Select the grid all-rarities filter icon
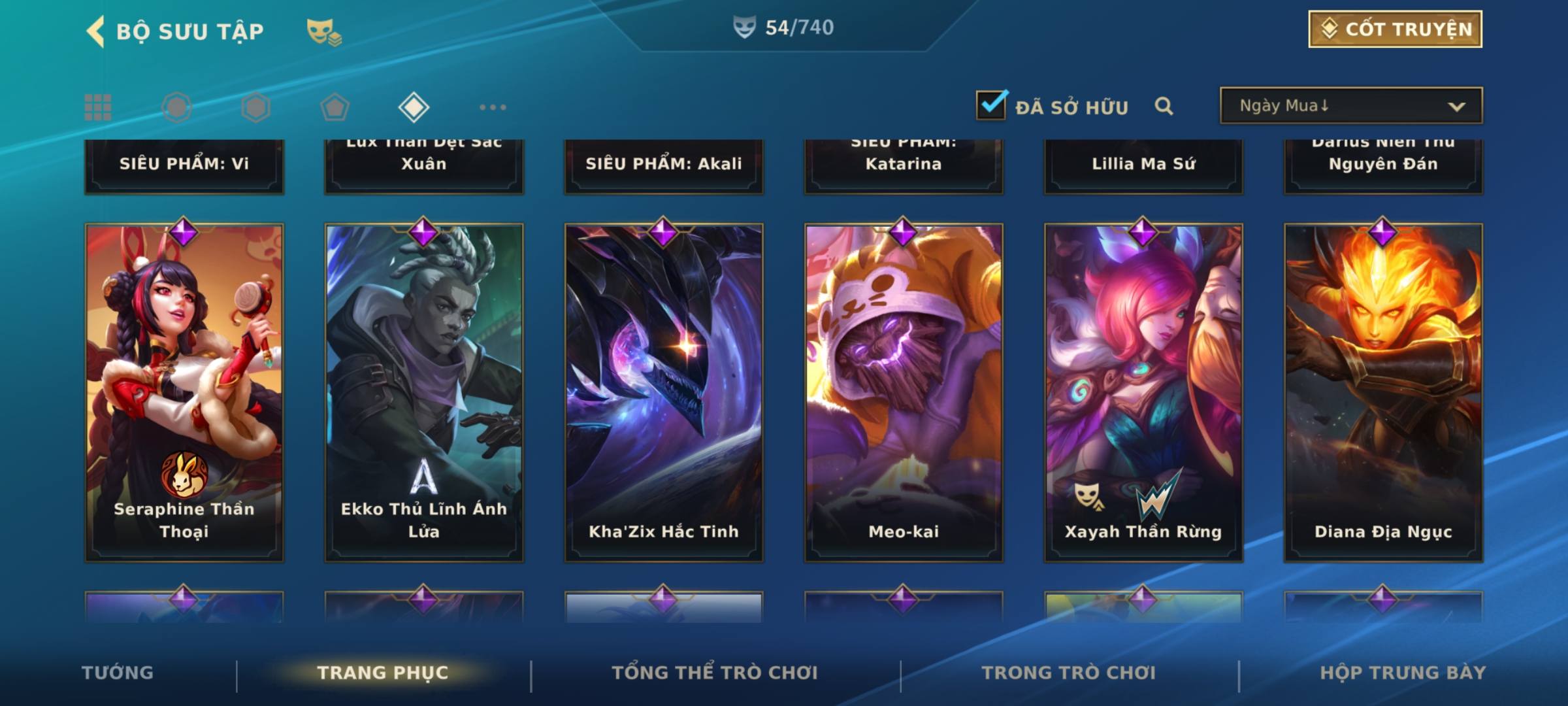The image size is (1568, 706). tap(98, 107)
